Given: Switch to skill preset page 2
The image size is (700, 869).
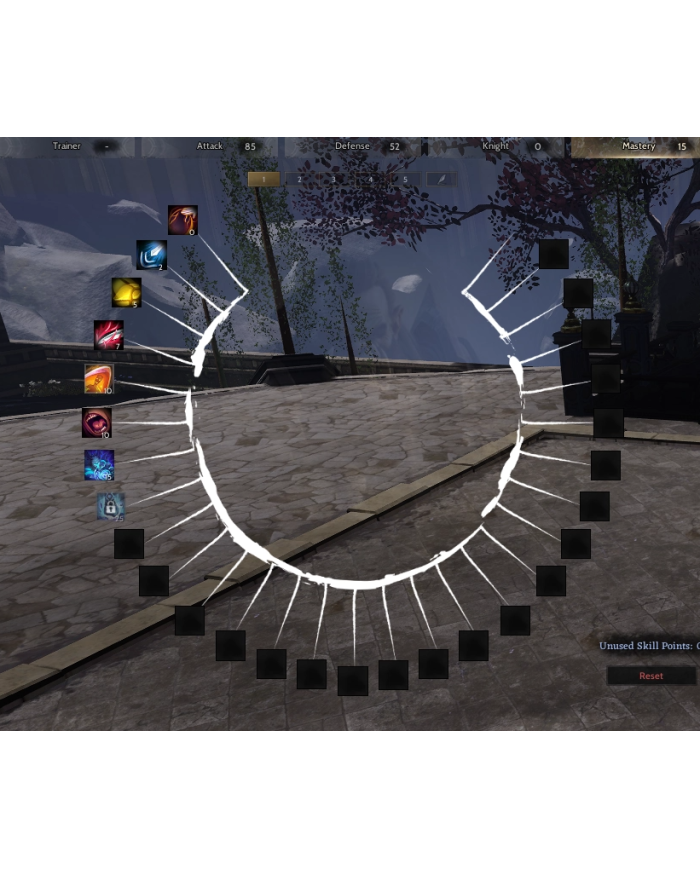Looking at the screenshot, I should coord(299,179).
